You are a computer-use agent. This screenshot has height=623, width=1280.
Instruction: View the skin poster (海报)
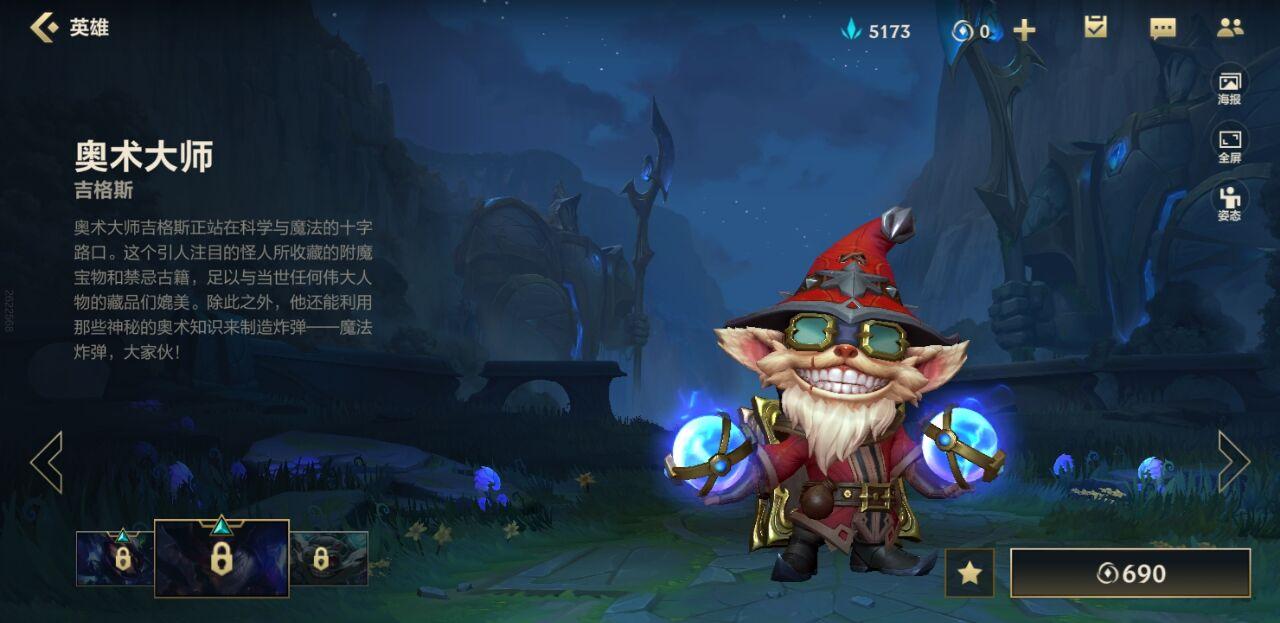click(1229, 86)
